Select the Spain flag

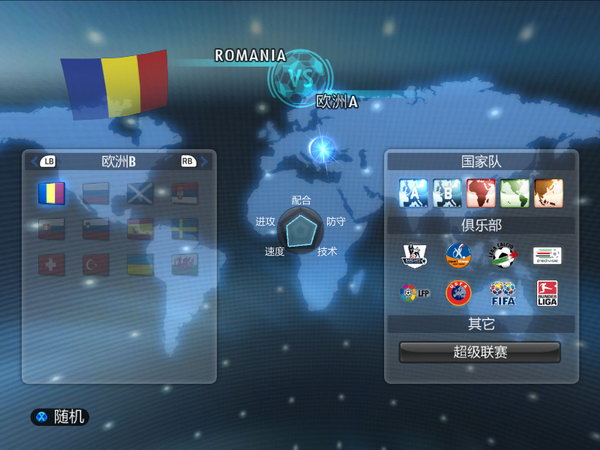(x=140, y=229)
